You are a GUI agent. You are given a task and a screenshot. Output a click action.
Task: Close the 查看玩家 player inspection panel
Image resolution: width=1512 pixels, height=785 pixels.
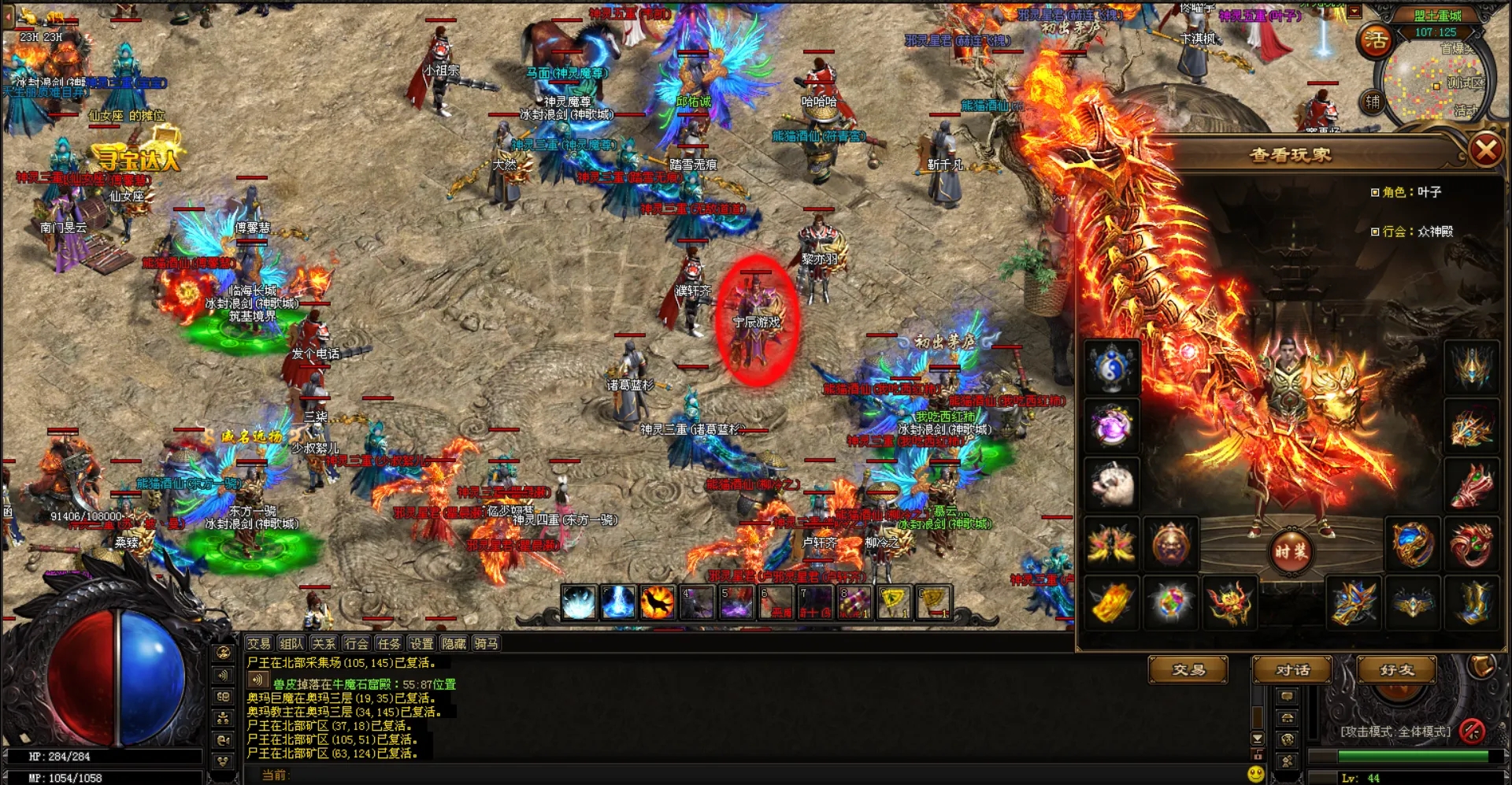pos(1485,150)
